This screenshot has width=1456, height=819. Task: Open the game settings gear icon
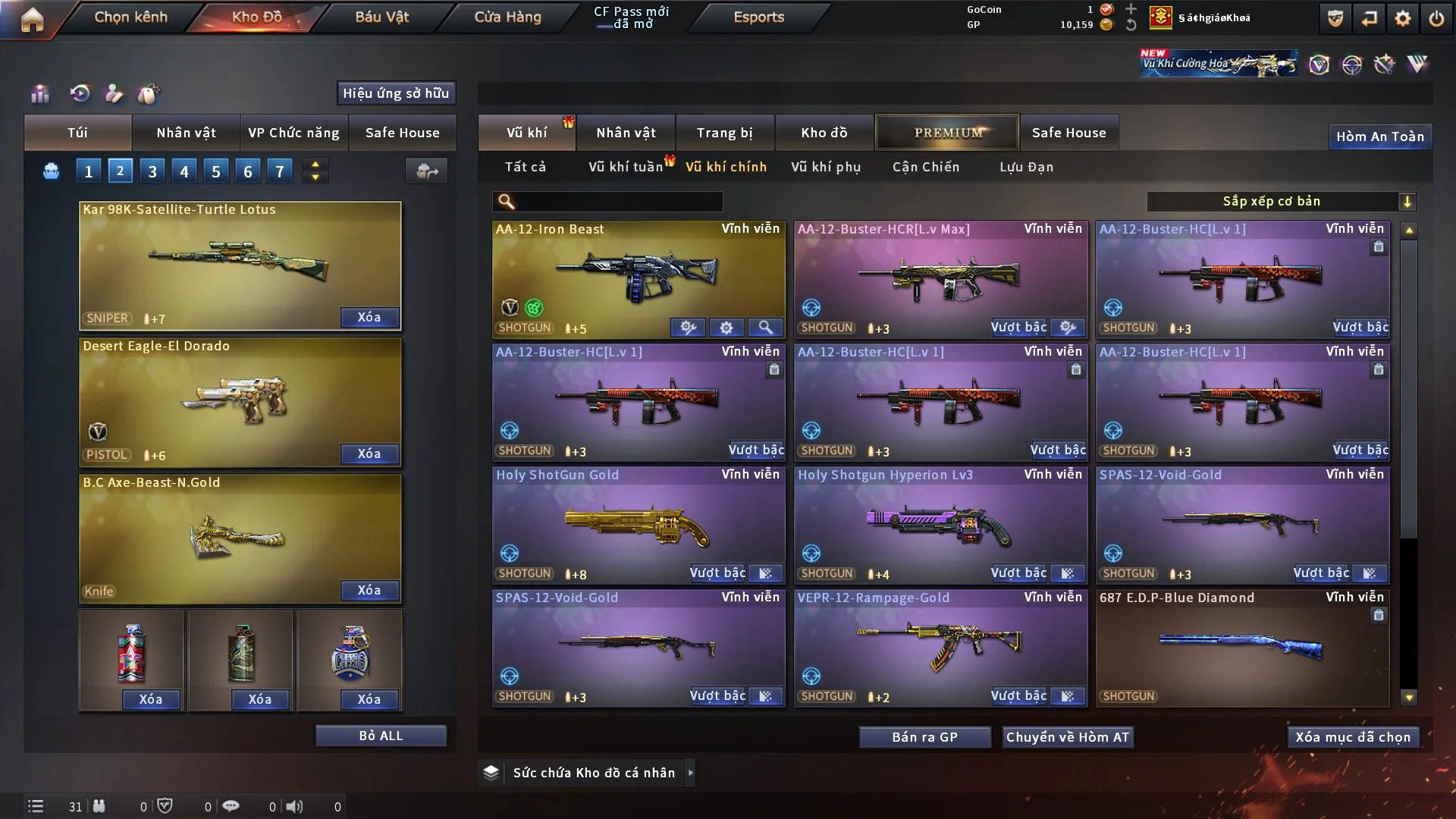click(1404, 18)
